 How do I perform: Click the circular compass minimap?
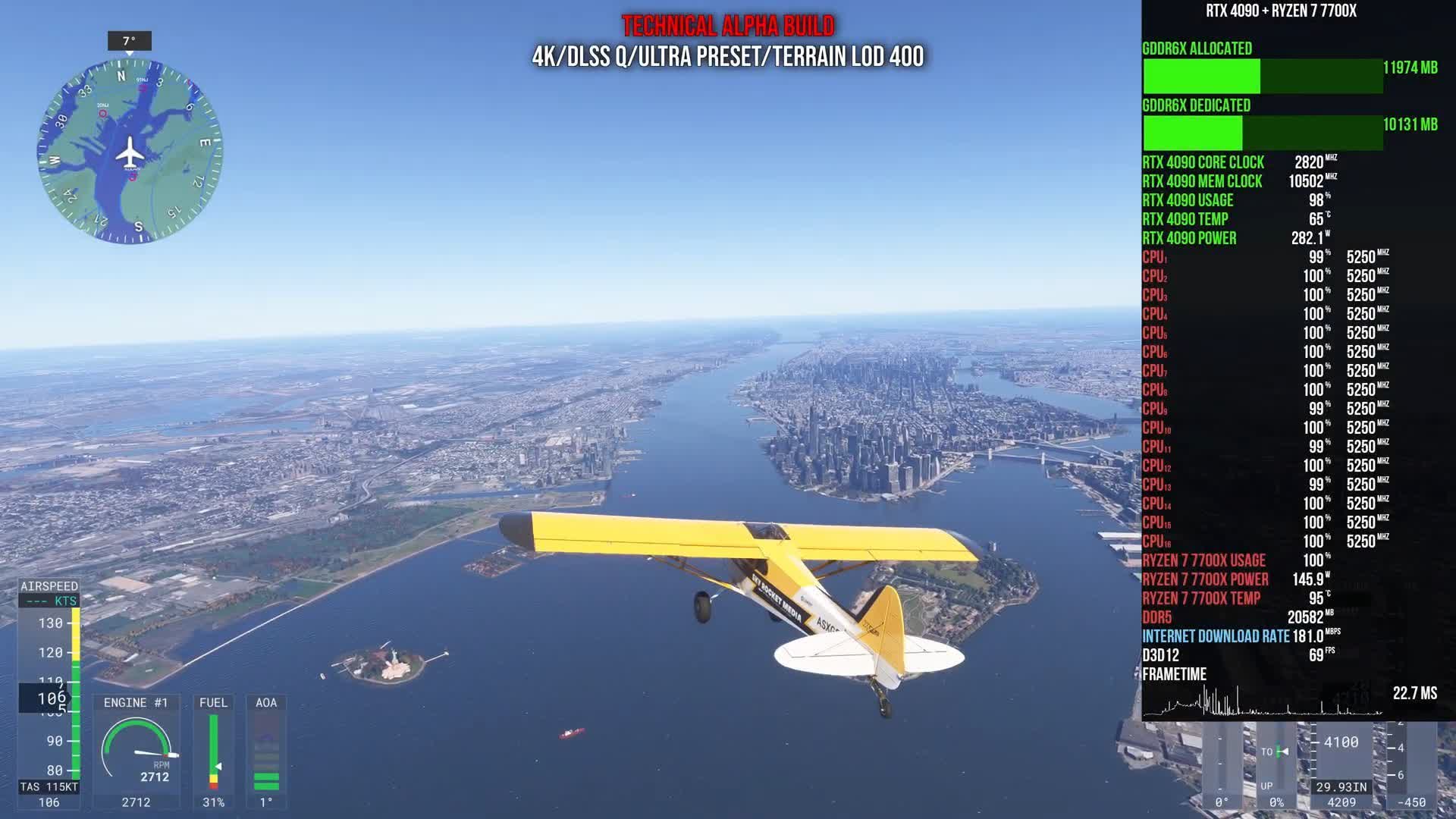click(x=130, y=152)
